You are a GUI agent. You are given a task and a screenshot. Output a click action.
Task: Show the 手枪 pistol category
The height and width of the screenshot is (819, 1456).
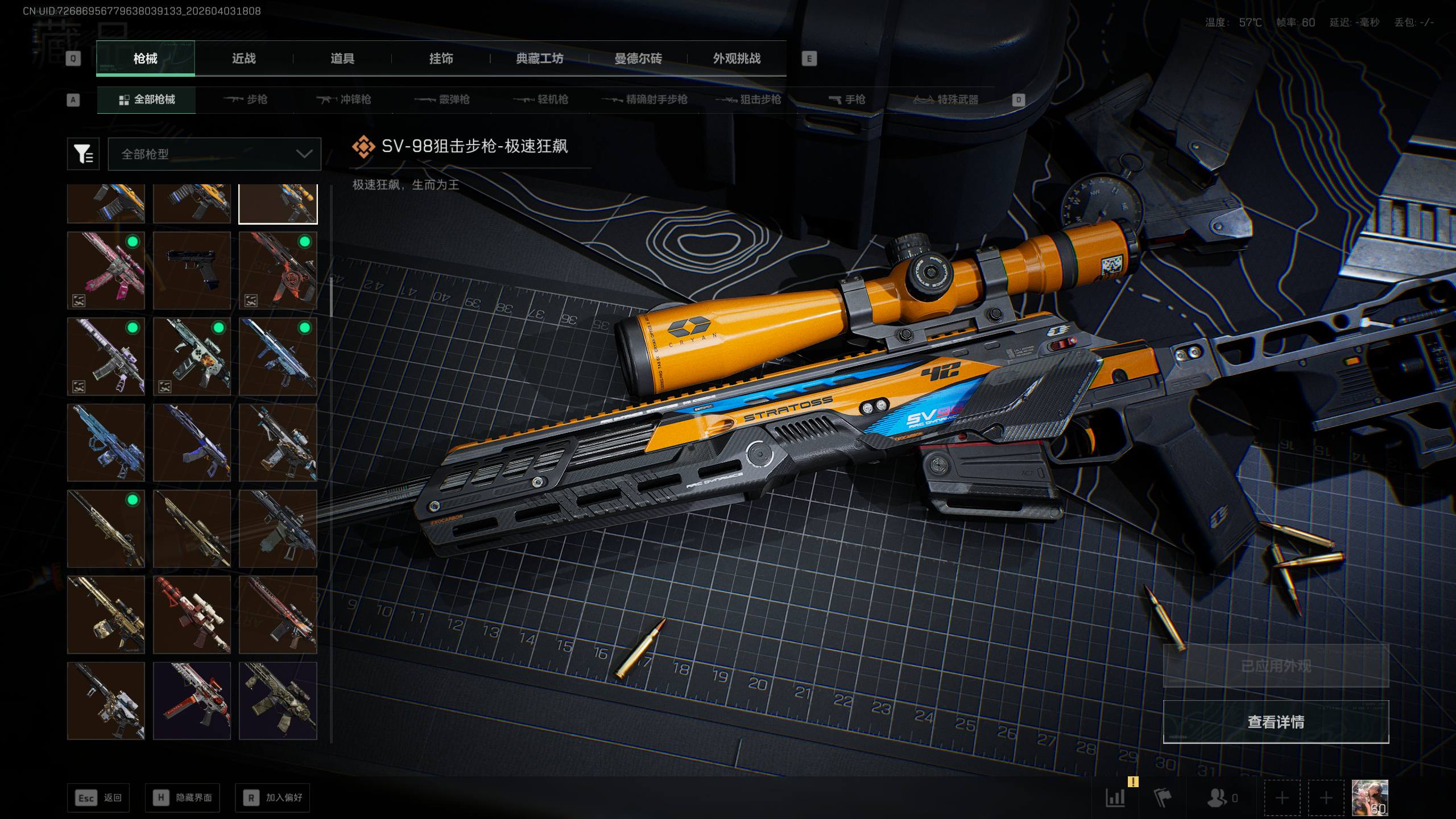click(847, 100)
